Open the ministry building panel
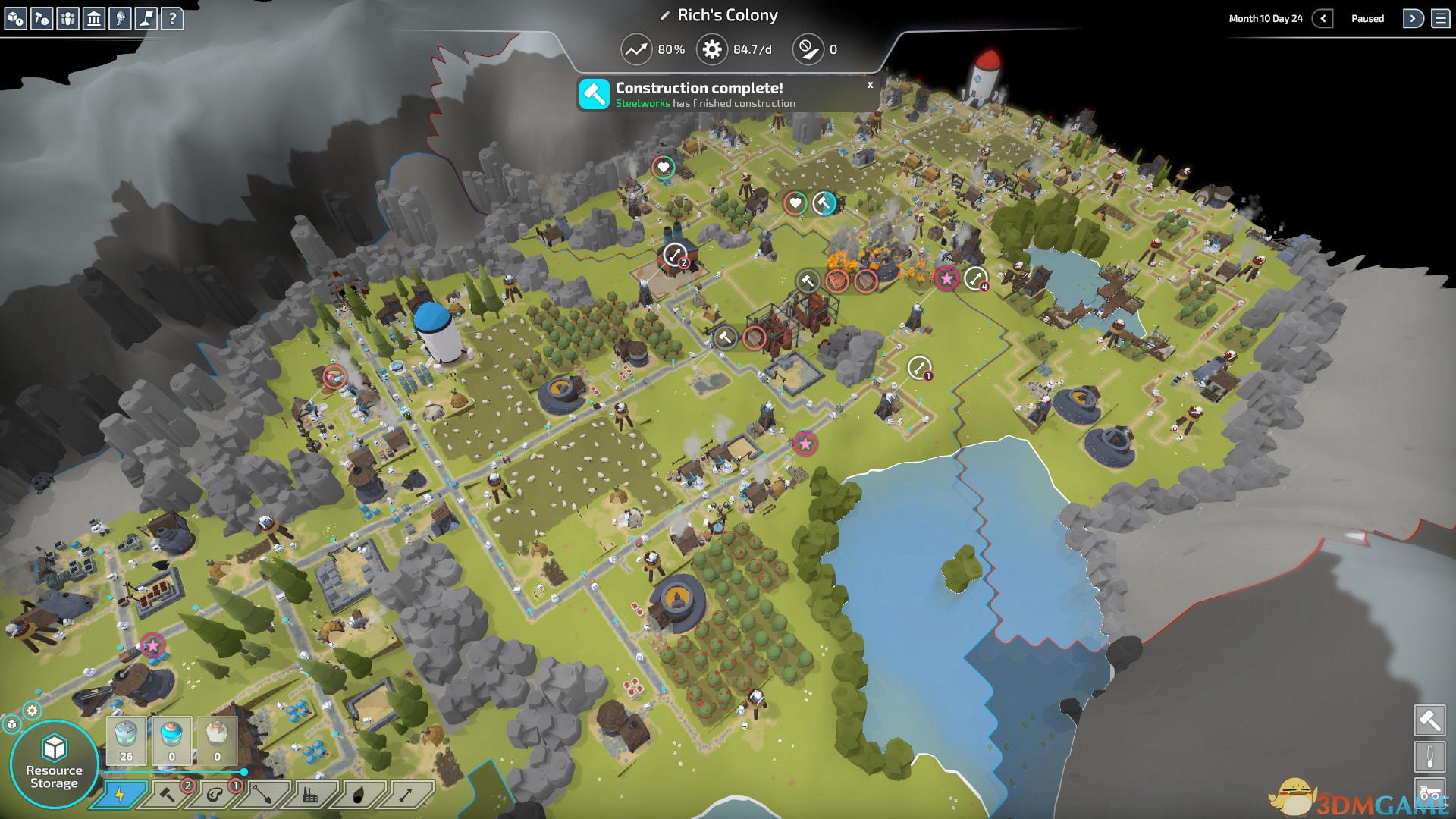This screenshot has height=819, width=1456. click(94, 18)
